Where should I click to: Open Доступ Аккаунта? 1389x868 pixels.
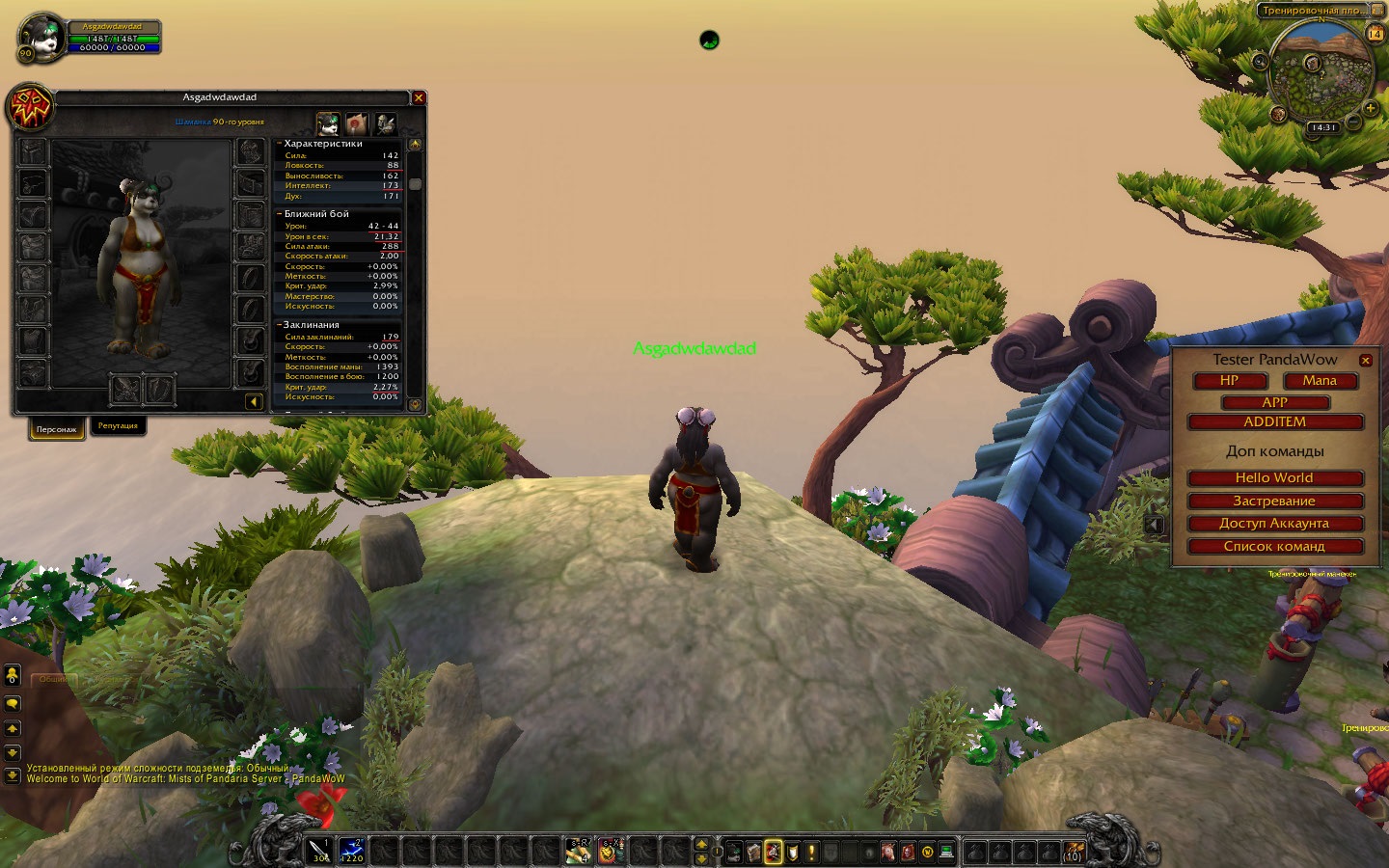tap(1274, 524)
